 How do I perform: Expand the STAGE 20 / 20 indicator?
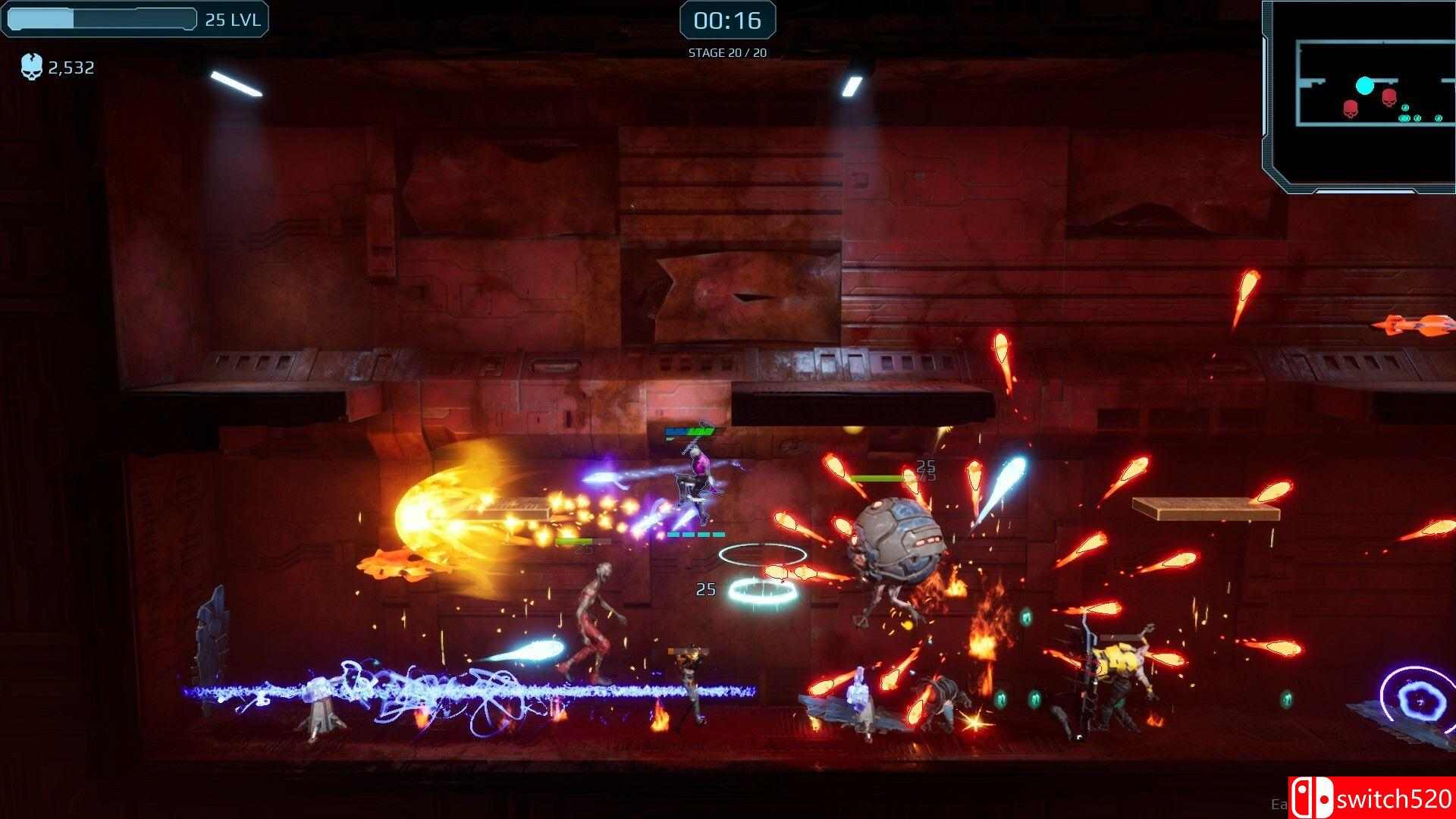[726, 52]
